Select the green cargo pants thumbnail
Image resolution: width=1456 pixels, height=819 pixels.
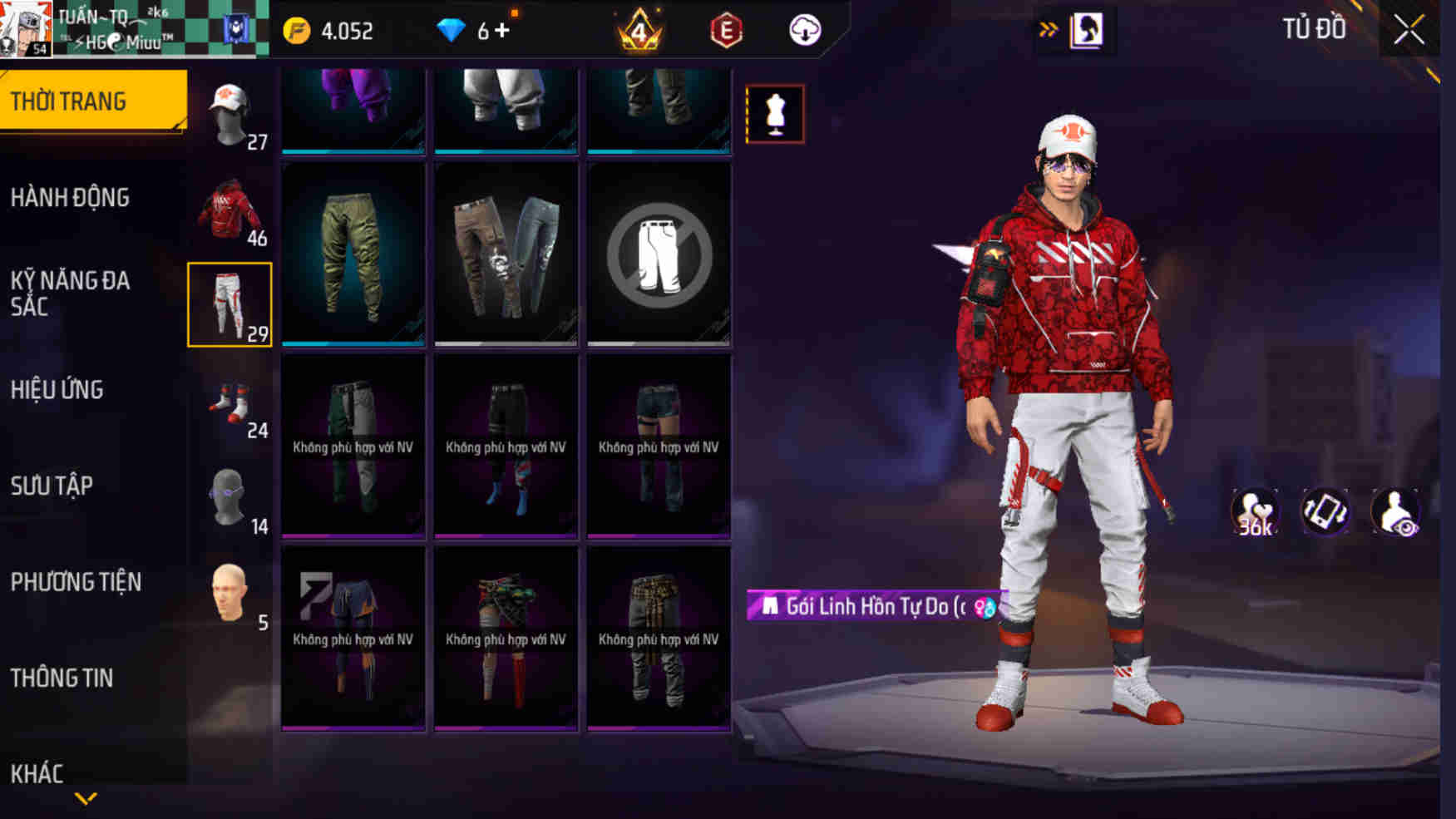[353, 254]
